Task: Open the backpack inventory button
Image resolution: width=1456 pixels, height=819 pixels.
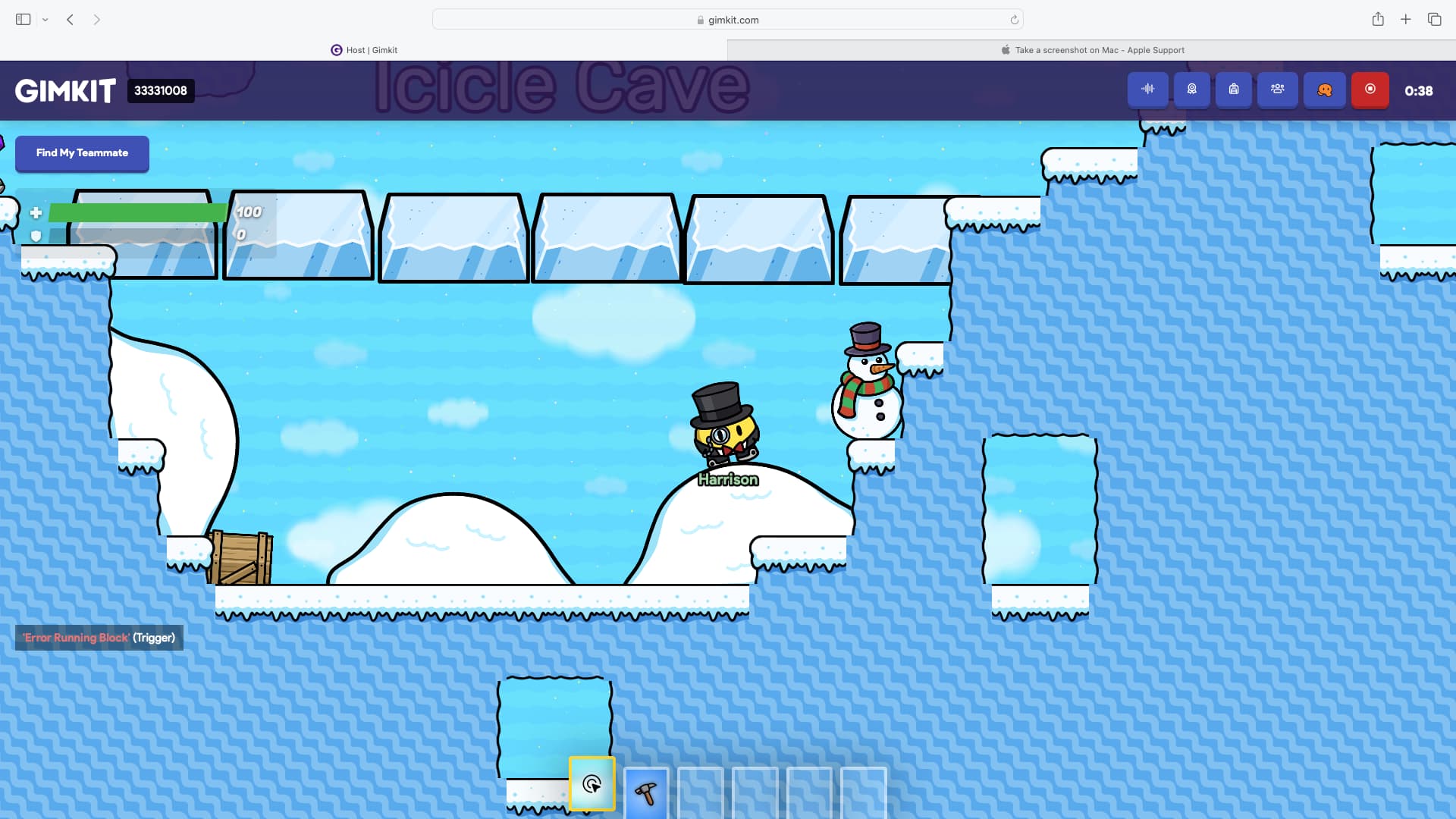Action: tap(1234, 89)
